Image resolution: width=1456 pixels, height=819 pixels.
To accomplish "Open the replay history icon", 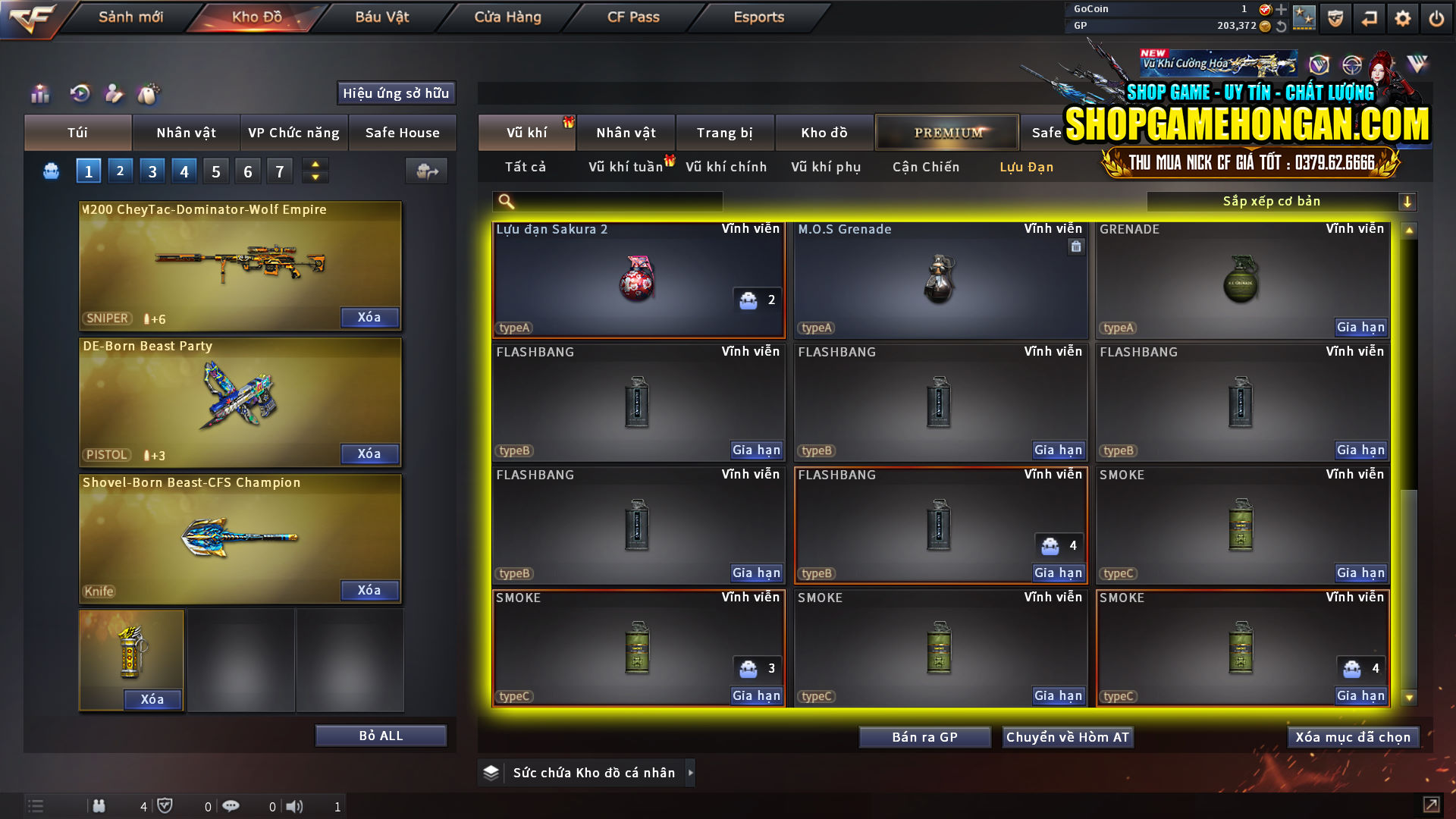I will click(80, 93).
